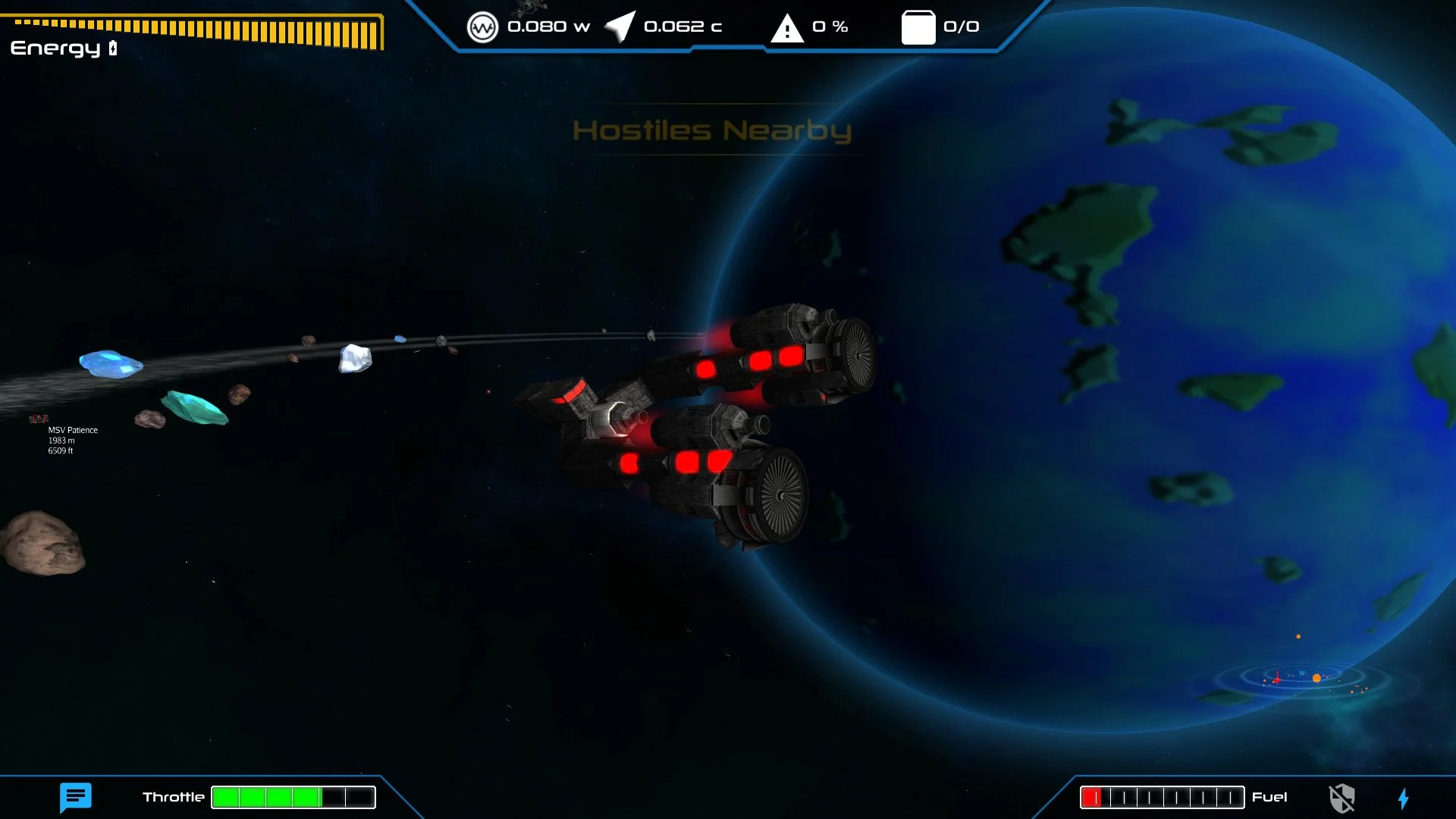The height and width of the screenshot is (819, 1456).
Task: Click the lightning bolt power icon
Action: (x=1404, y=797)
